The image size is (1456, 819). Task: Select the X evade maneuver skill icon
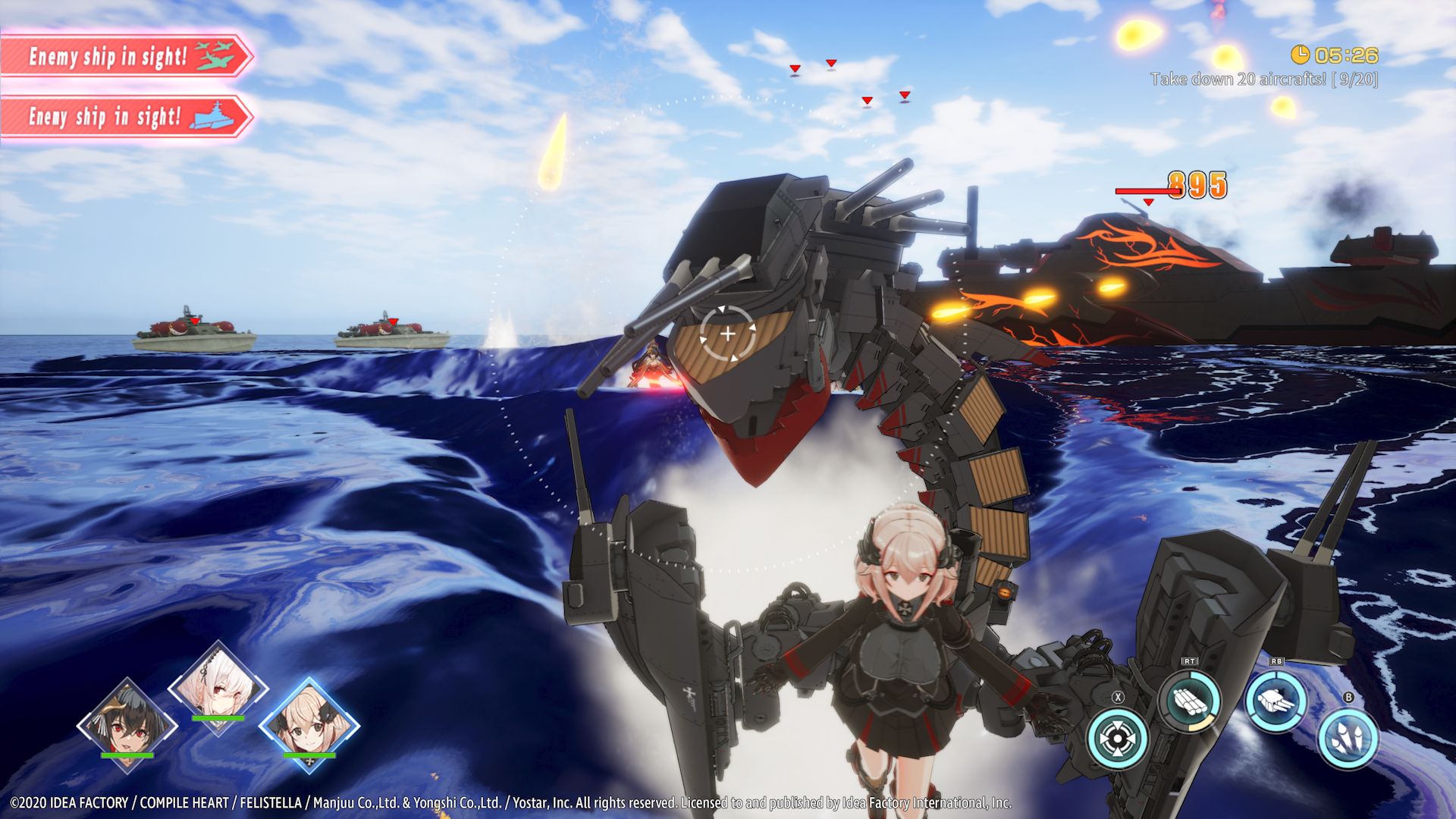[1117, 739]
